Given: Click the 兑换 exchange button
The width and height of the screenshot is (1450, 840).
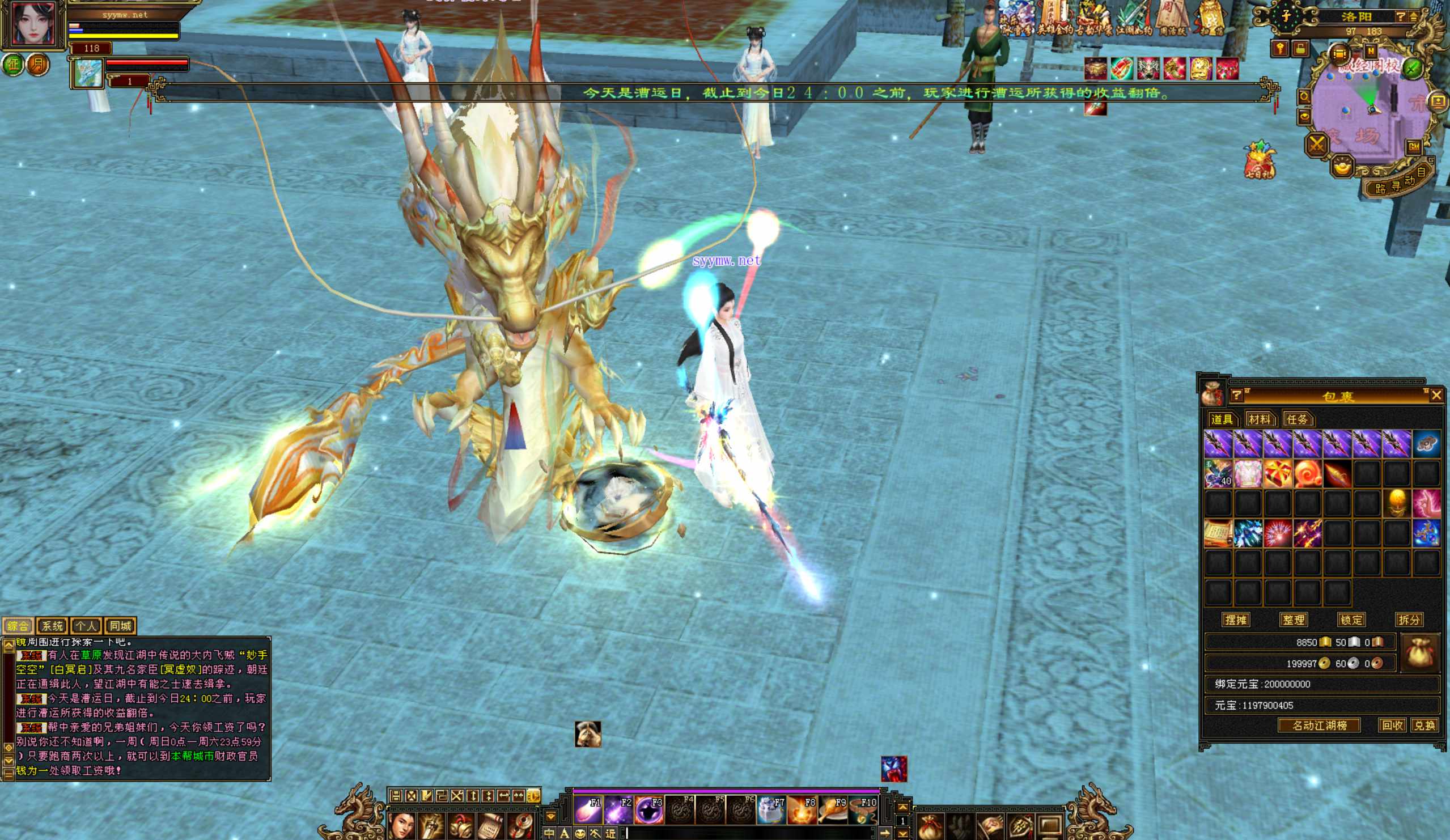Looking at the screenshot, I should coord(1424,726).
